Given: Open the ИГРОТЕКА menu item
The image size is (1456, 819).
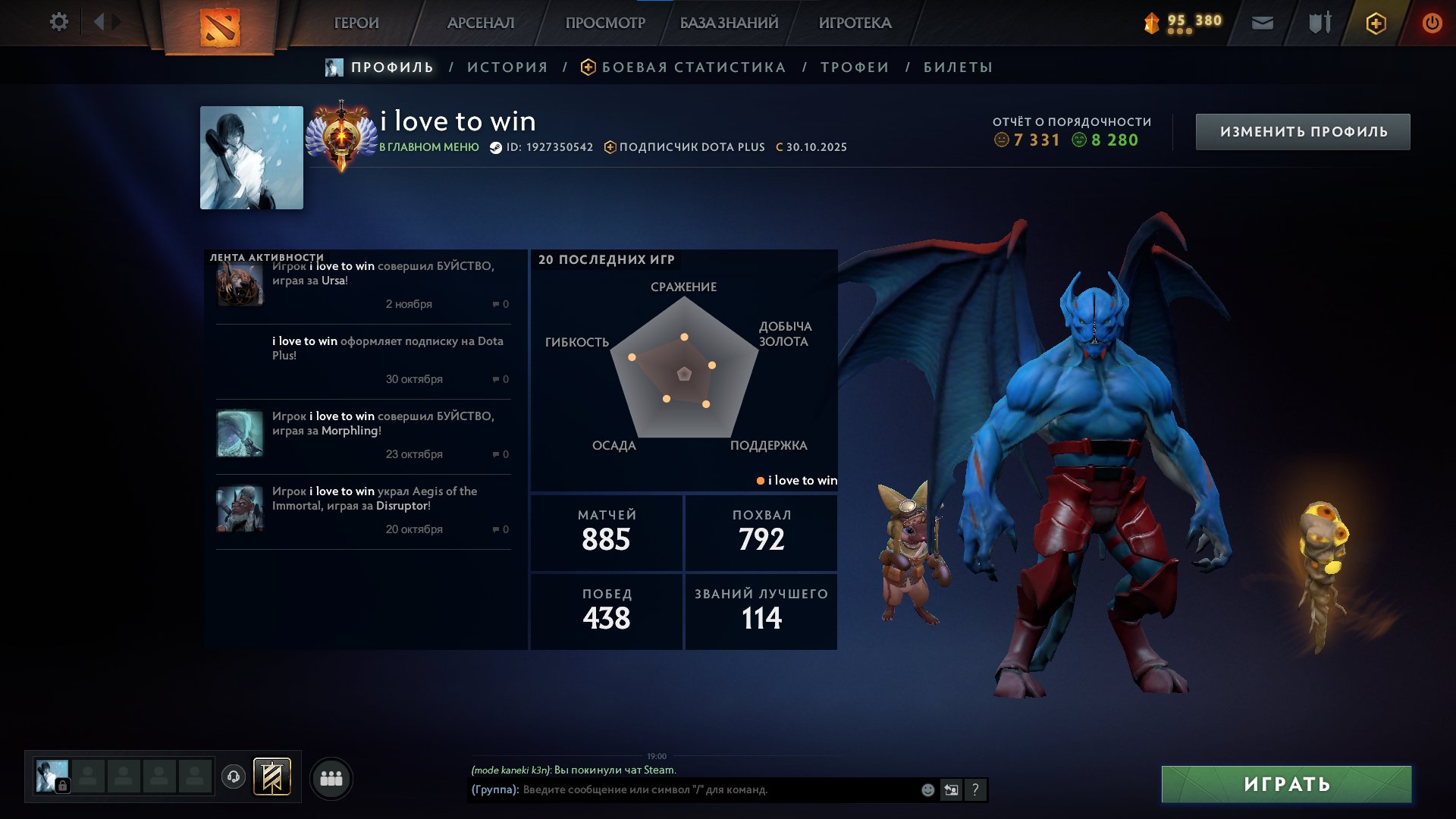Looking at the screenshot, I should pyautogui.click(x=855, y=23).
